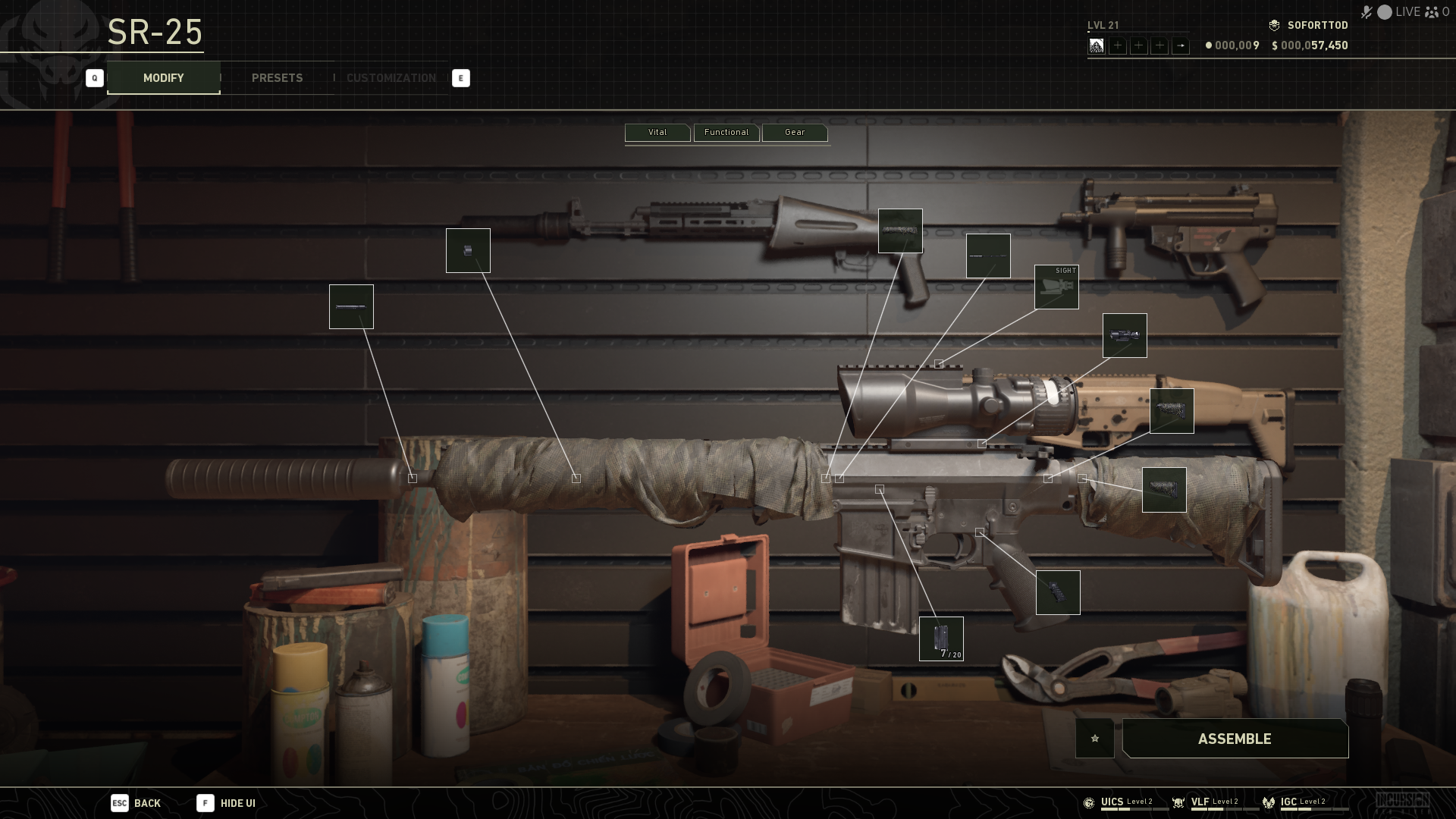Viewport: 1456px width, 819px height.
Task: Open the slot labeled Sight
Action: pyautogui.click(x=1056, y=287)
